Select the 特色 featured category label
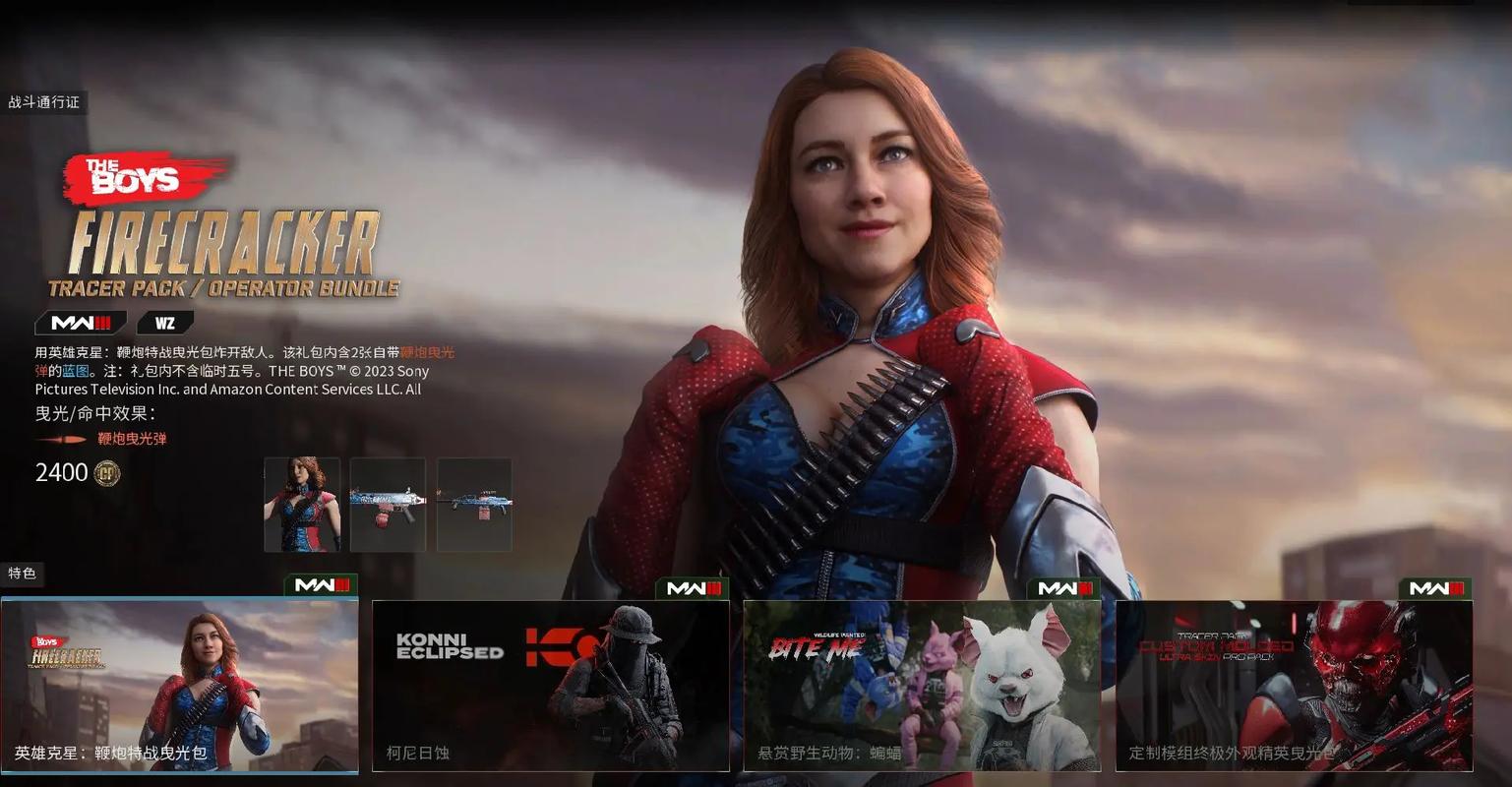Image resolution: width=1512 pixels, height=787 pixels. [x=22, y=573]
